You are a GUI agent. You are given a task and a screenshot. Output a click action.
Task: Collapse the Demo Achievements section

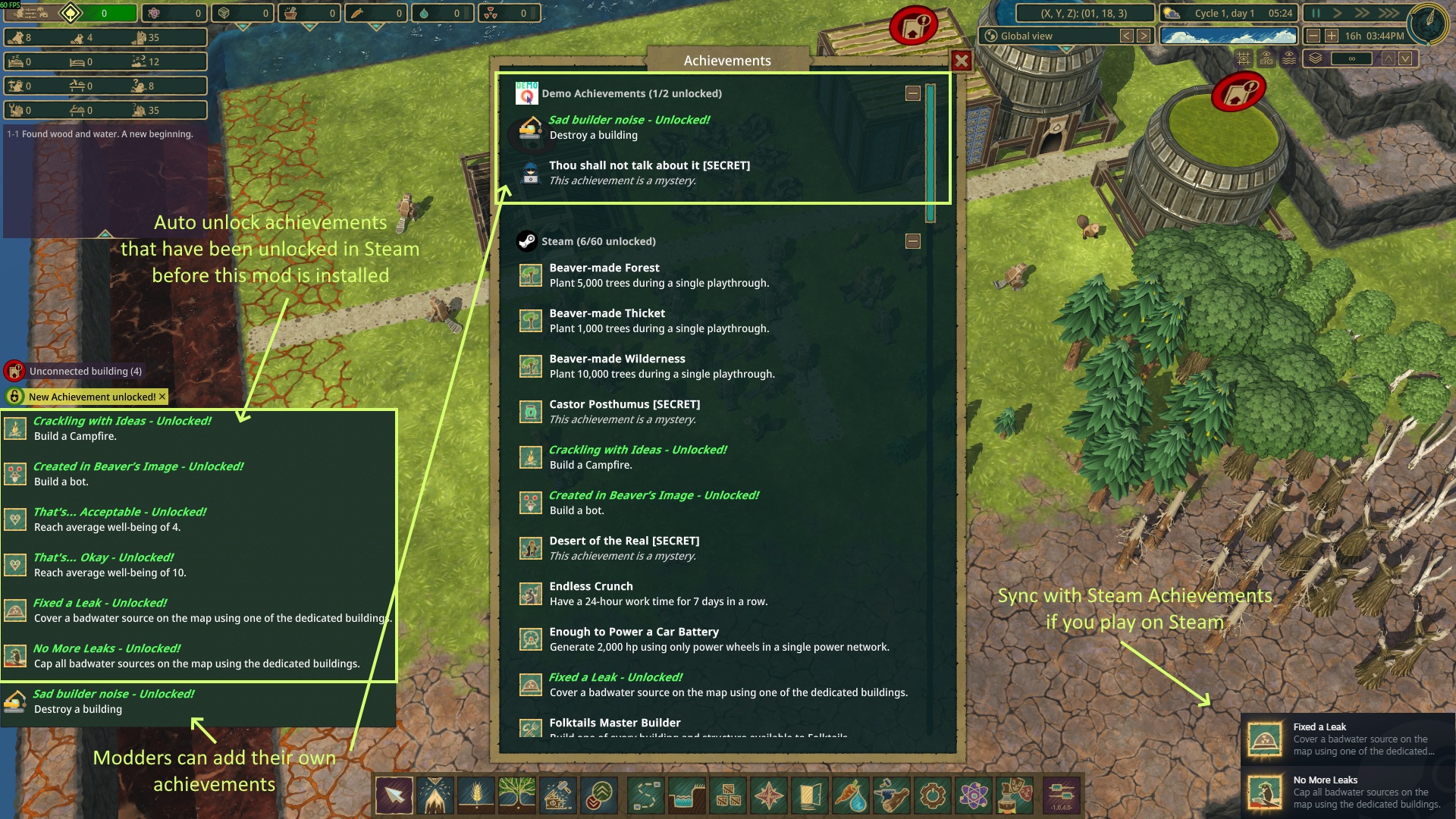913,92
